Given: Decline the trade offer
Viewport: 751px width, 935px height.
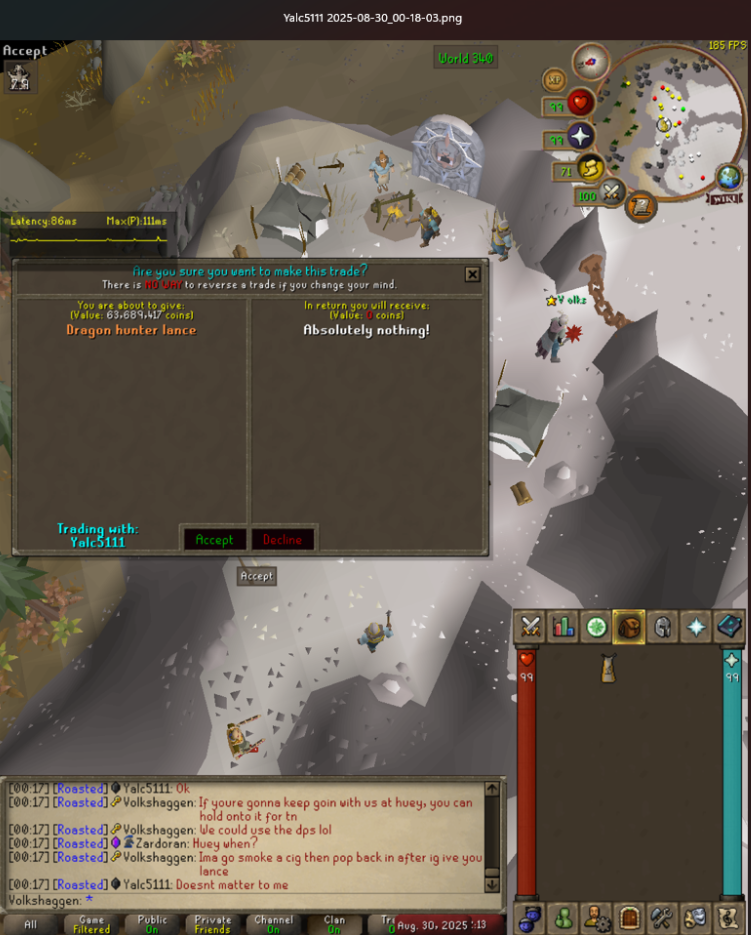Looking at the screenshot, I should [282, 539].
